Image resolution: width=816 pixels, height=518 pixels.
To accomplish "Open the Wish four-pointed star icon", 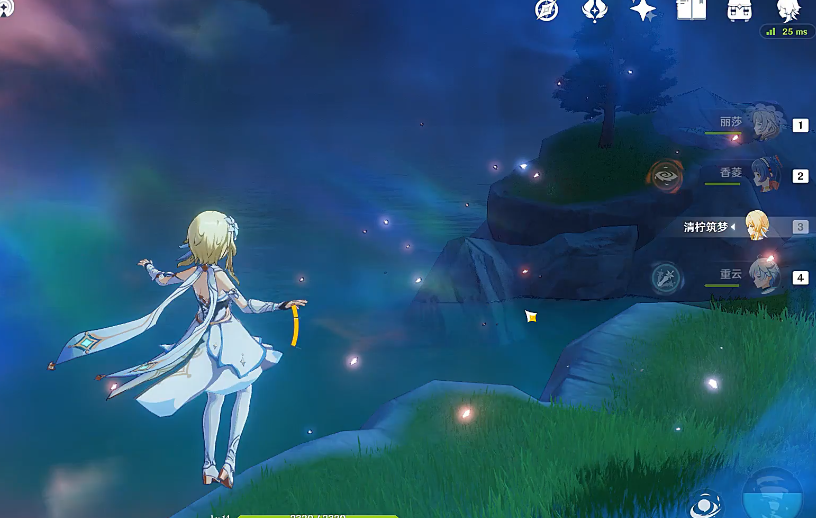I will (642, 11).
